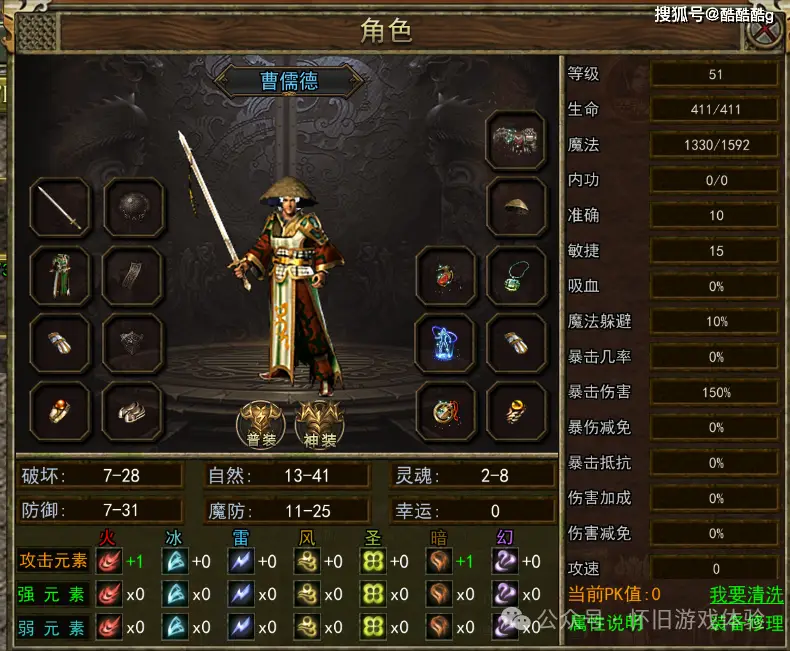Click the glowing blue figure item slot
This screenshot has width=790, height=651.
tap(445, 343)
